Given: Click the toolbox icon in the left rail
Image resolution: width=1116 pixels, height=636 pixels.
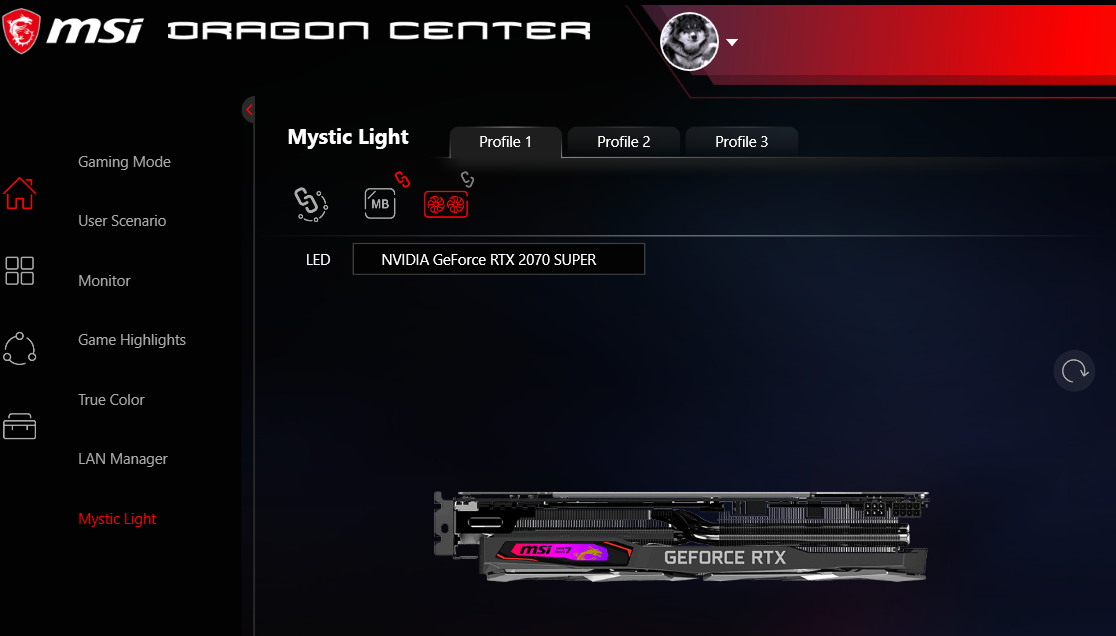Looking at the screenshot, I should (x=20, y=427).
